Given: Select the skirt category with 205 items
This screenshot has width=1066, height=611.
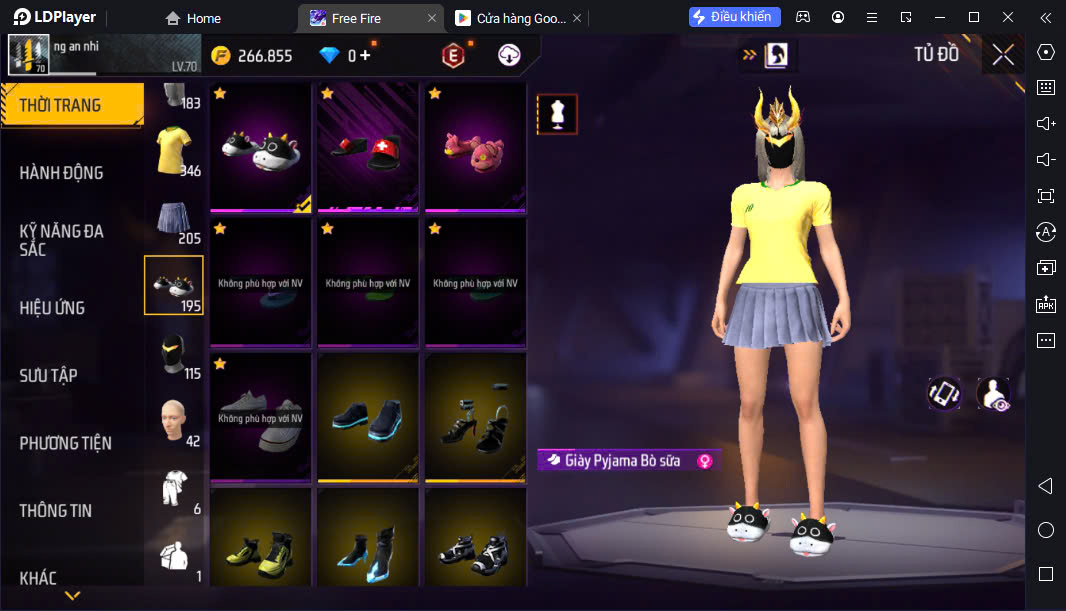Looking at the screenshot, I should 174,219.
